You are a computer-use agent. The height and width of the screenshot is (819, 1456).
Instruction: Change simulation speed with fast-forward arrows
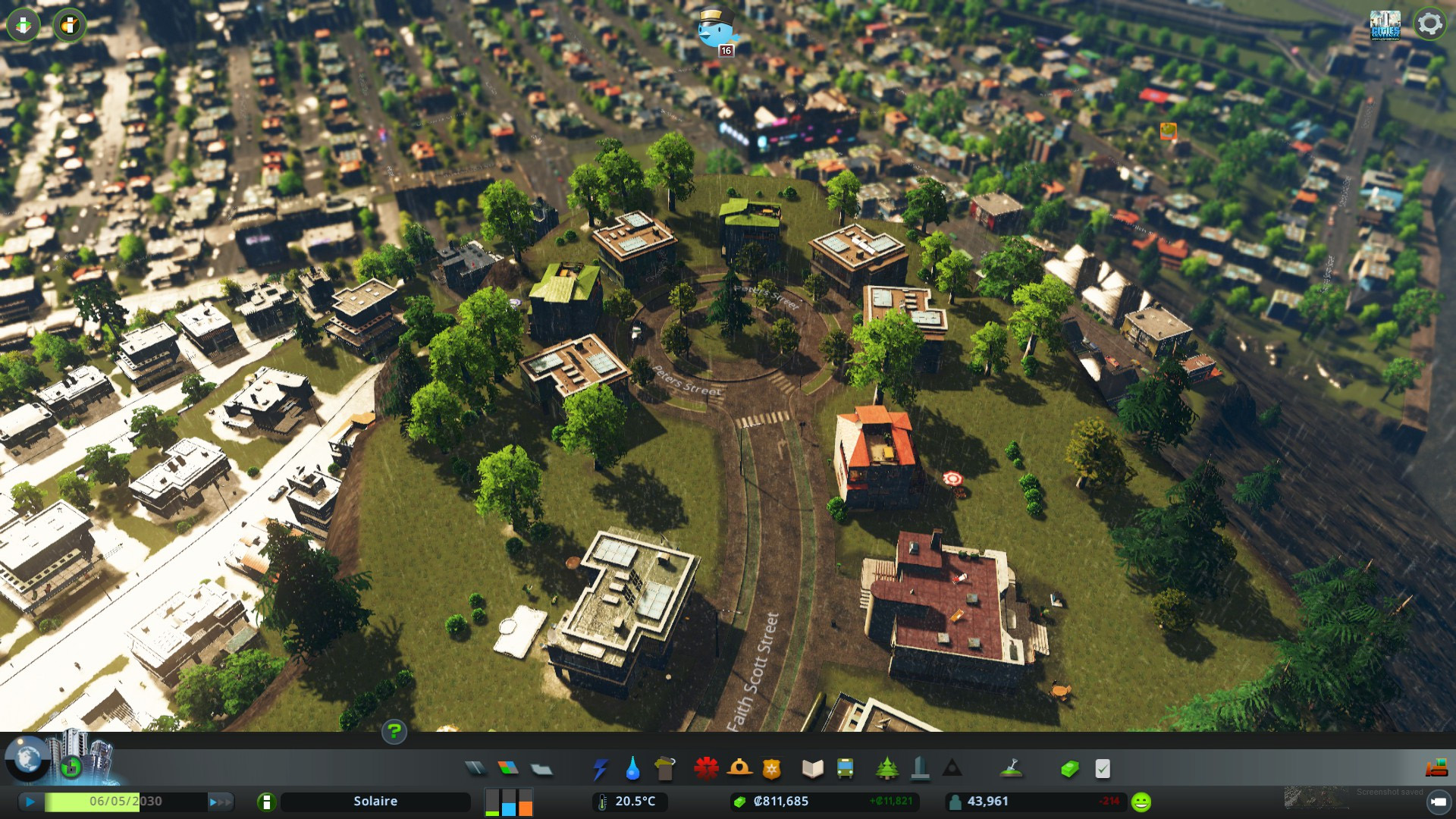(220, 802)
